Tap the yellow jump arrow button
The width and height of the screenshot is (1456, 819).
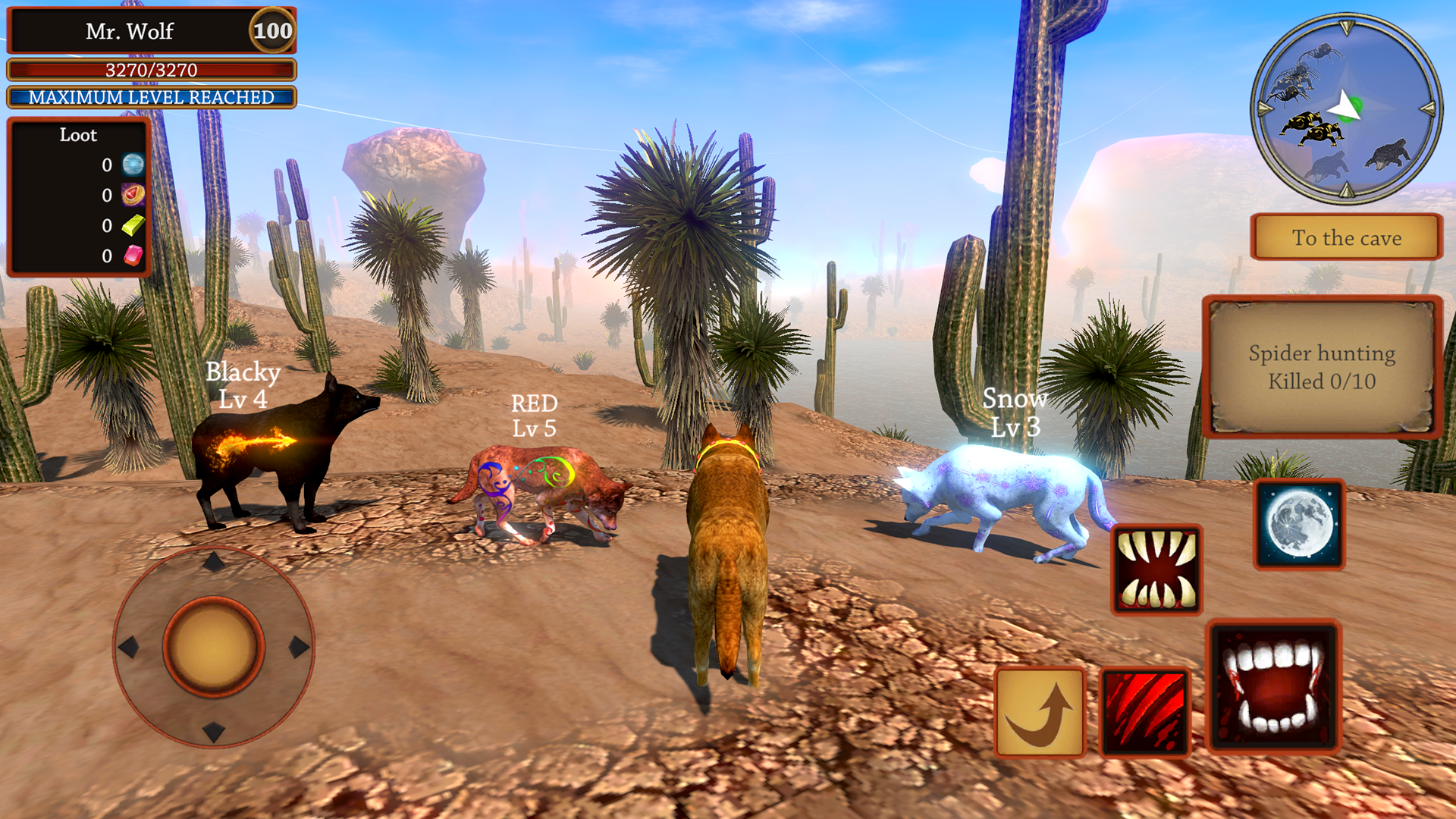[1040, 713]
